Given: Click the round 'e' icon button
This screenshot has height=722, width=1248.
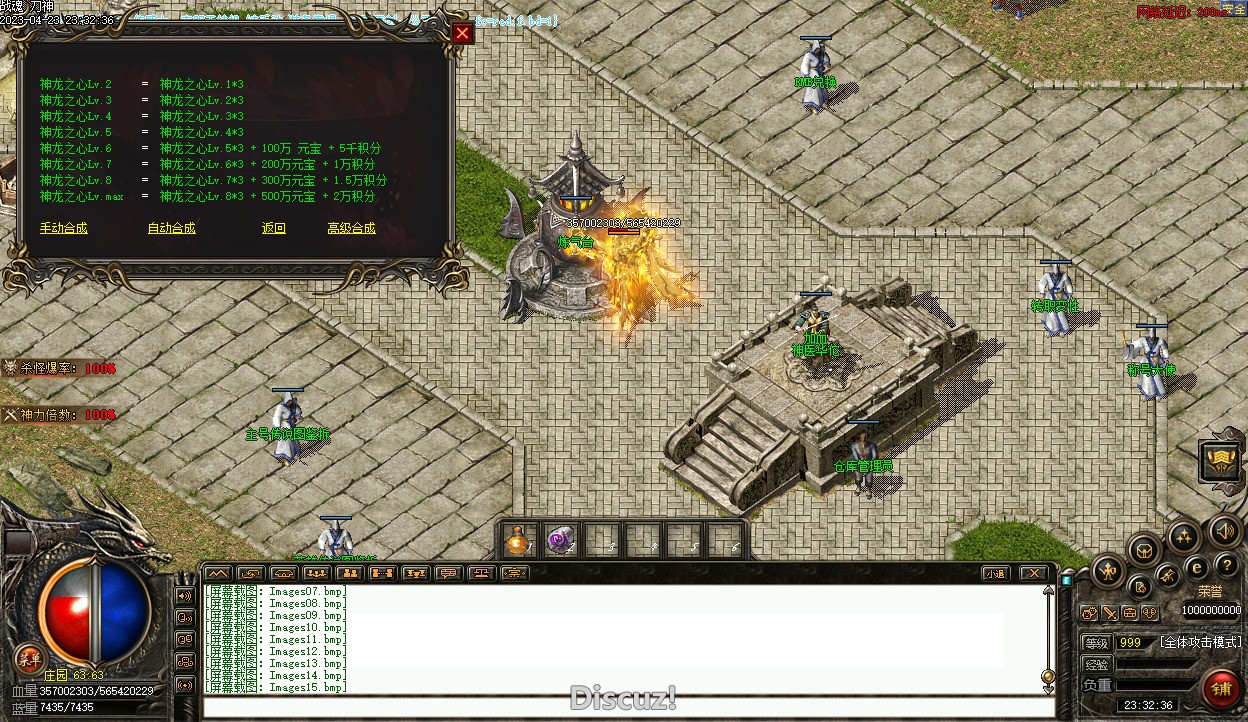Looking at the screenshot, I should [x=1195, y=568].
